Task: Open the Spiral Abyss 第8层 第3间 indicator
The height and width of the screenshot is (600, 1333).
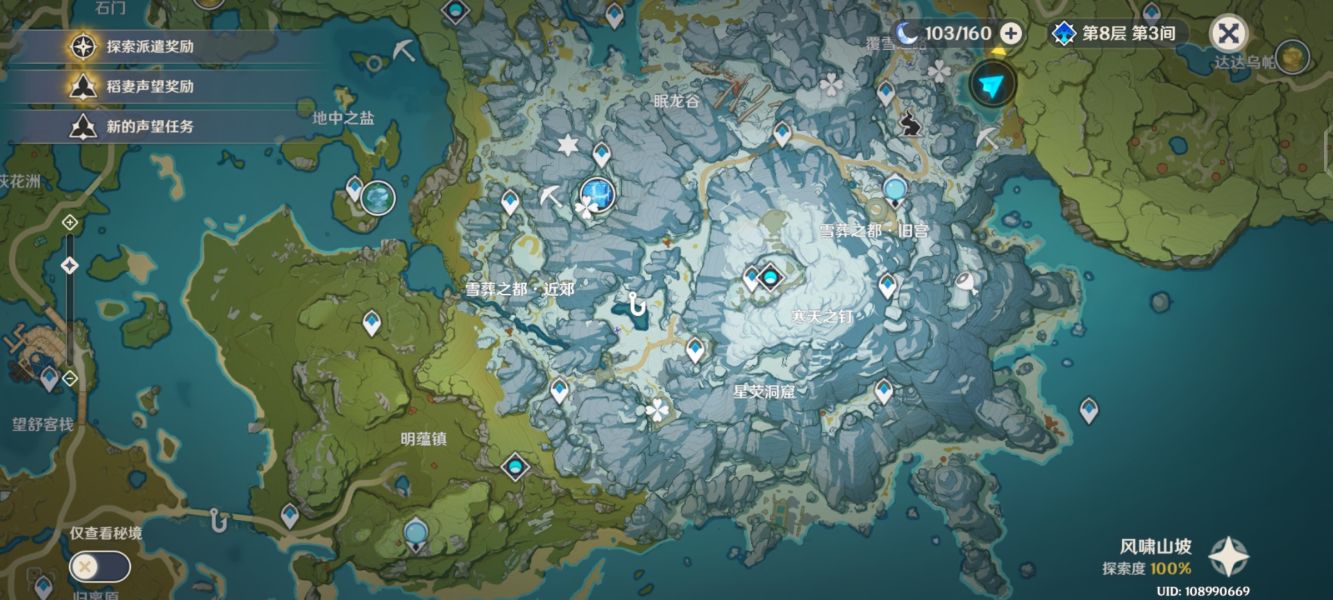Action: (1116, 33)
